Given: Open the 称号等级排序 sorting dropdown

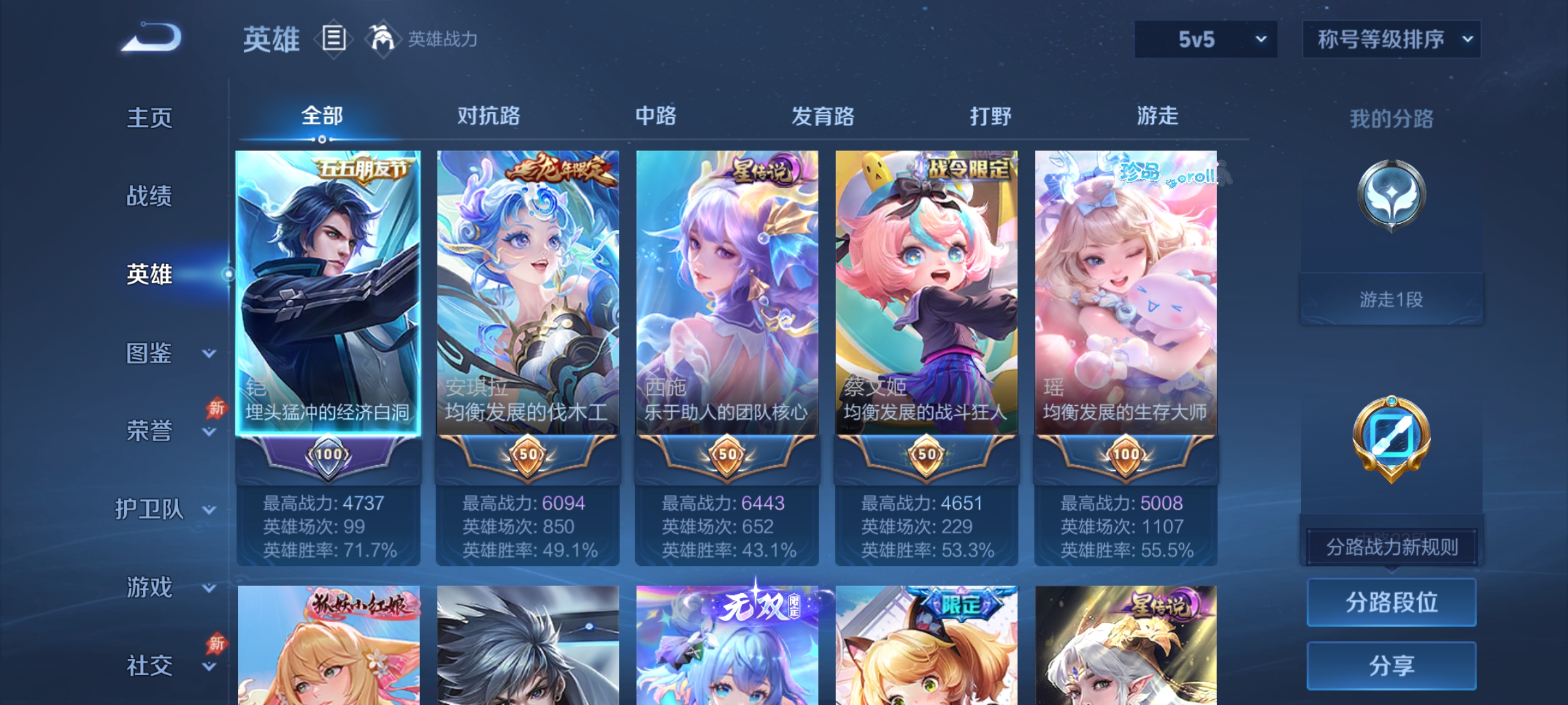Looking at the screenshot, I should click(x=1391, y=39).
